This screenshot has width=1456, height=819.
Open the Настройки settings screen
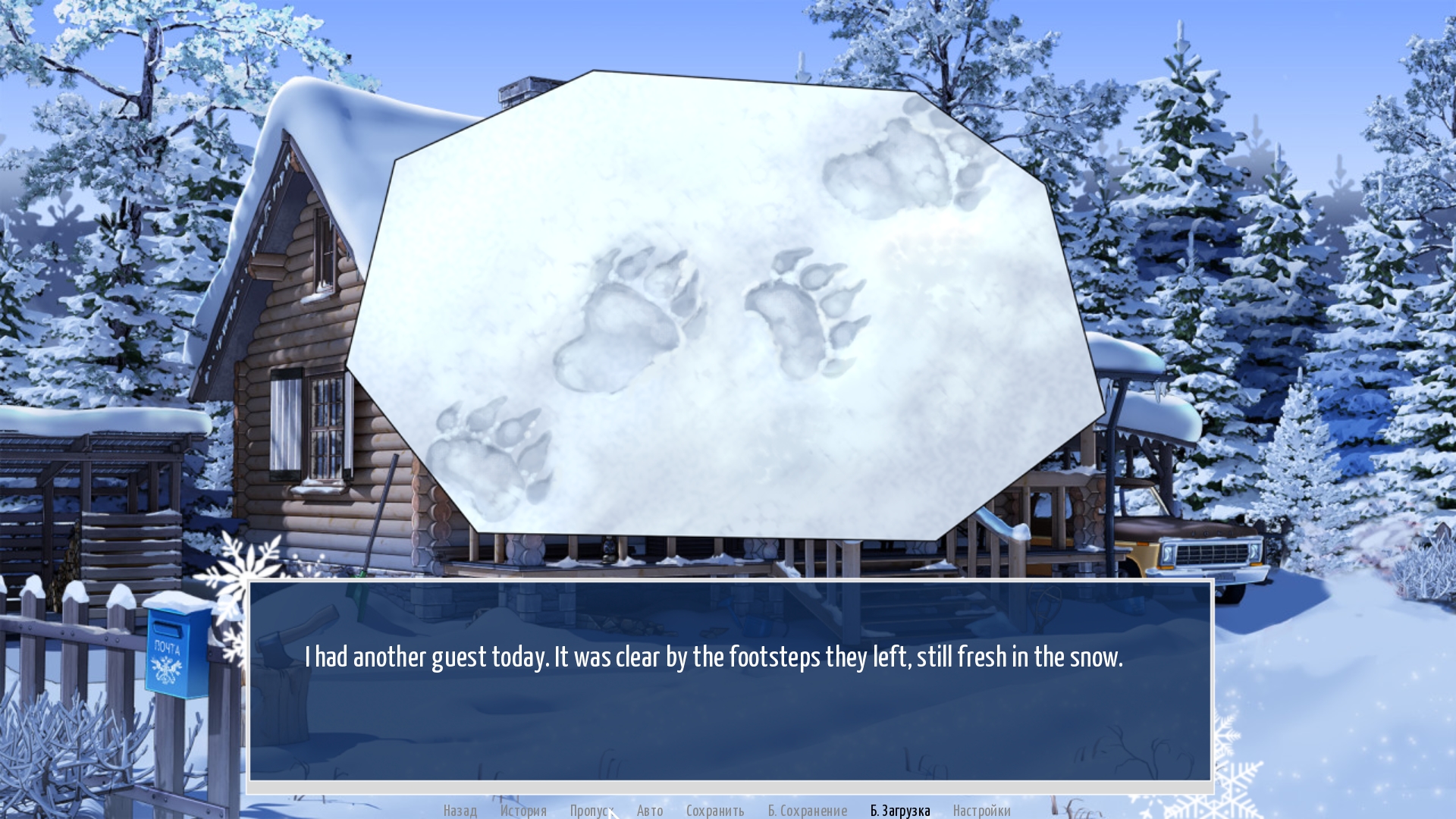click(x=983, y=811)
